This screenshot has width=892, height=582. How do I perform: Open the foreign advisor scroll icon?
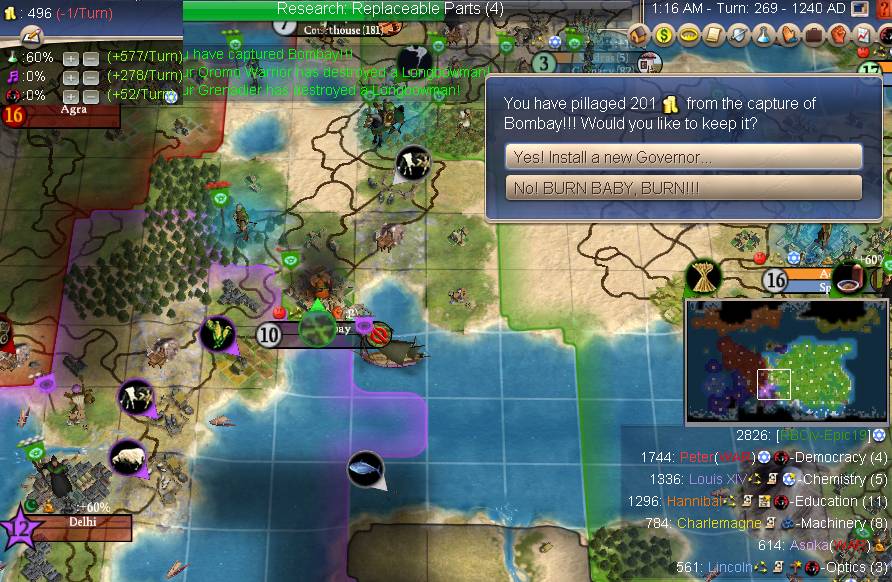(713, 35)
